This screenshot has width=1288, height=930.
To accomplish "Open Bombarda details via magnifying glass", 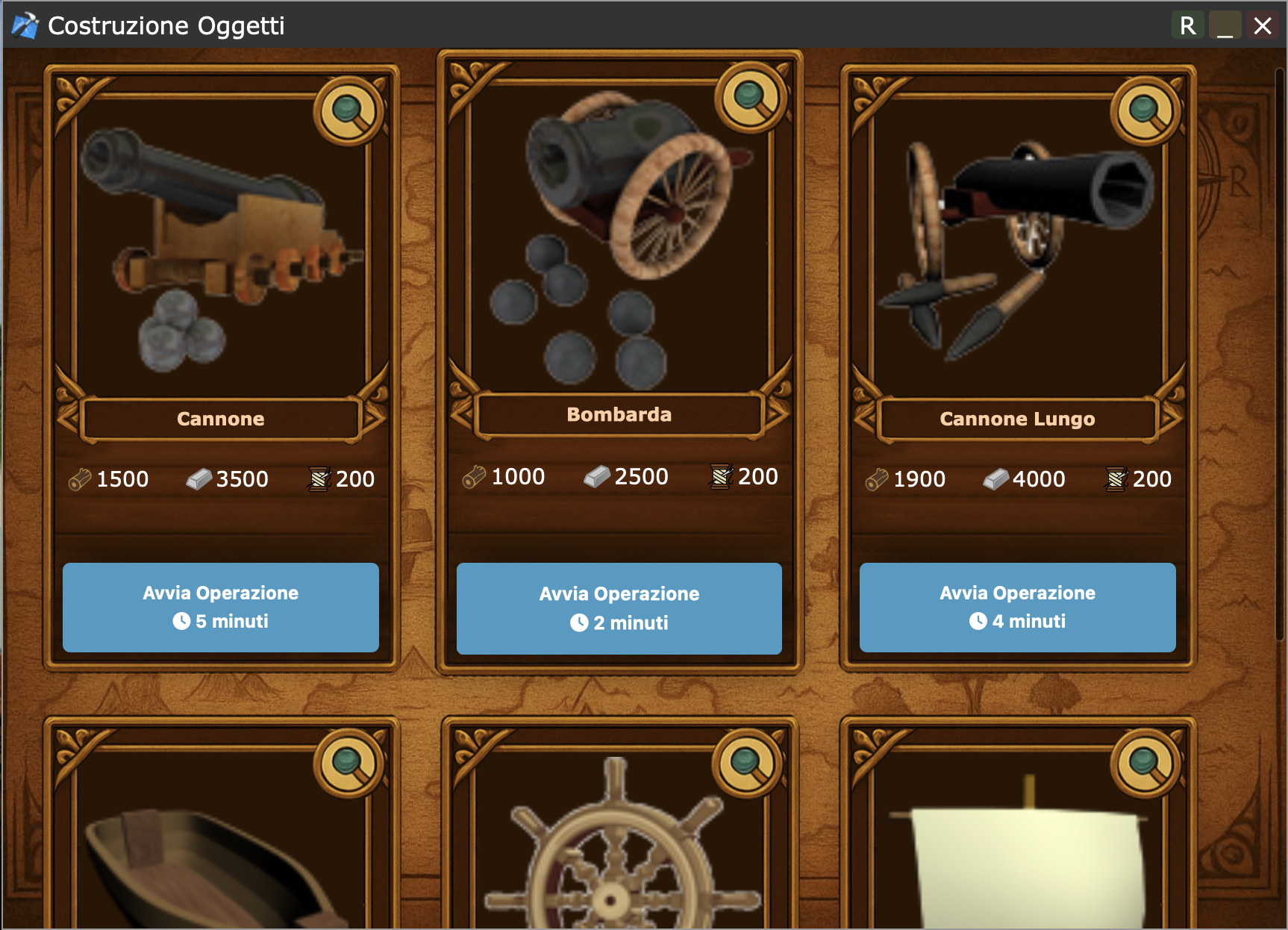I will 749,98.
